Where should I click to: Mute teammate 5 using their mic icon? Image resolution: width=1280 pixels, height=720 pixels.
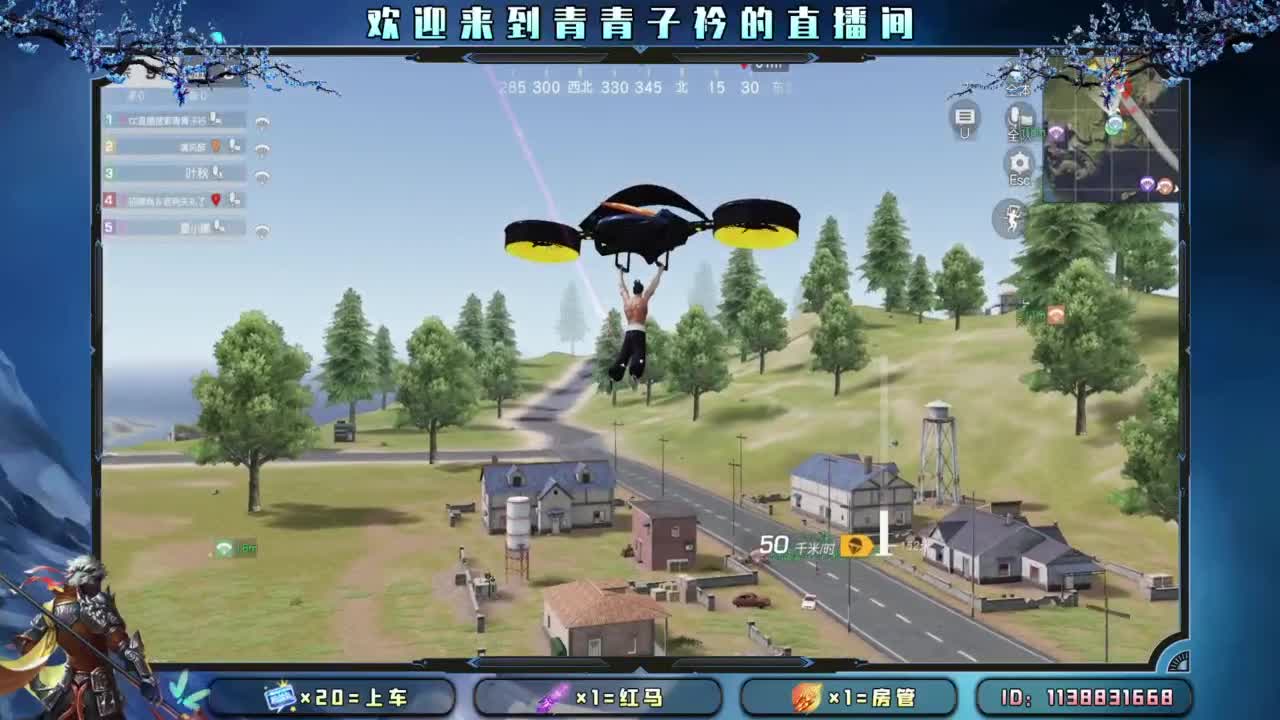tap(217, 226)
